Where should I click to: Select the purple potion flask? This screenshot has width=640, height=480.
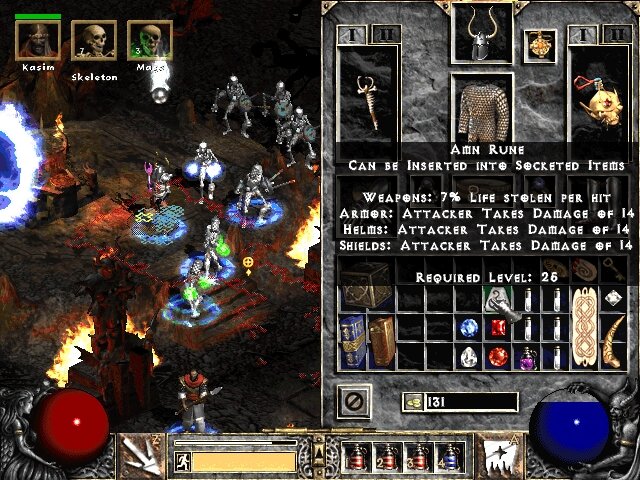[x=525, y=356]
